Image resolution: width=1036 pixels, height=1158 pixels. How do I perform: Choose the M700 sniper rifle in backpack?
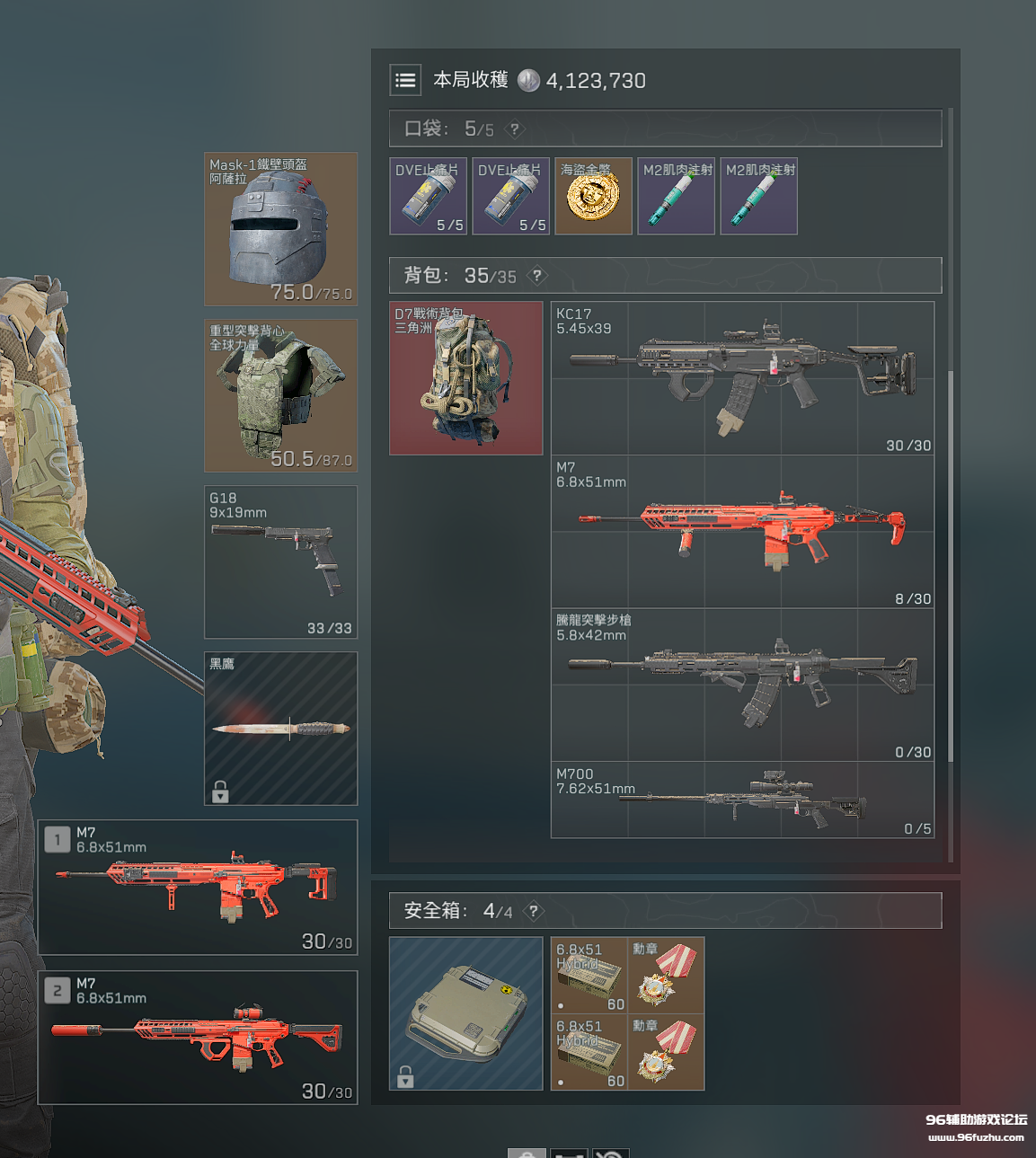[742, 800]
